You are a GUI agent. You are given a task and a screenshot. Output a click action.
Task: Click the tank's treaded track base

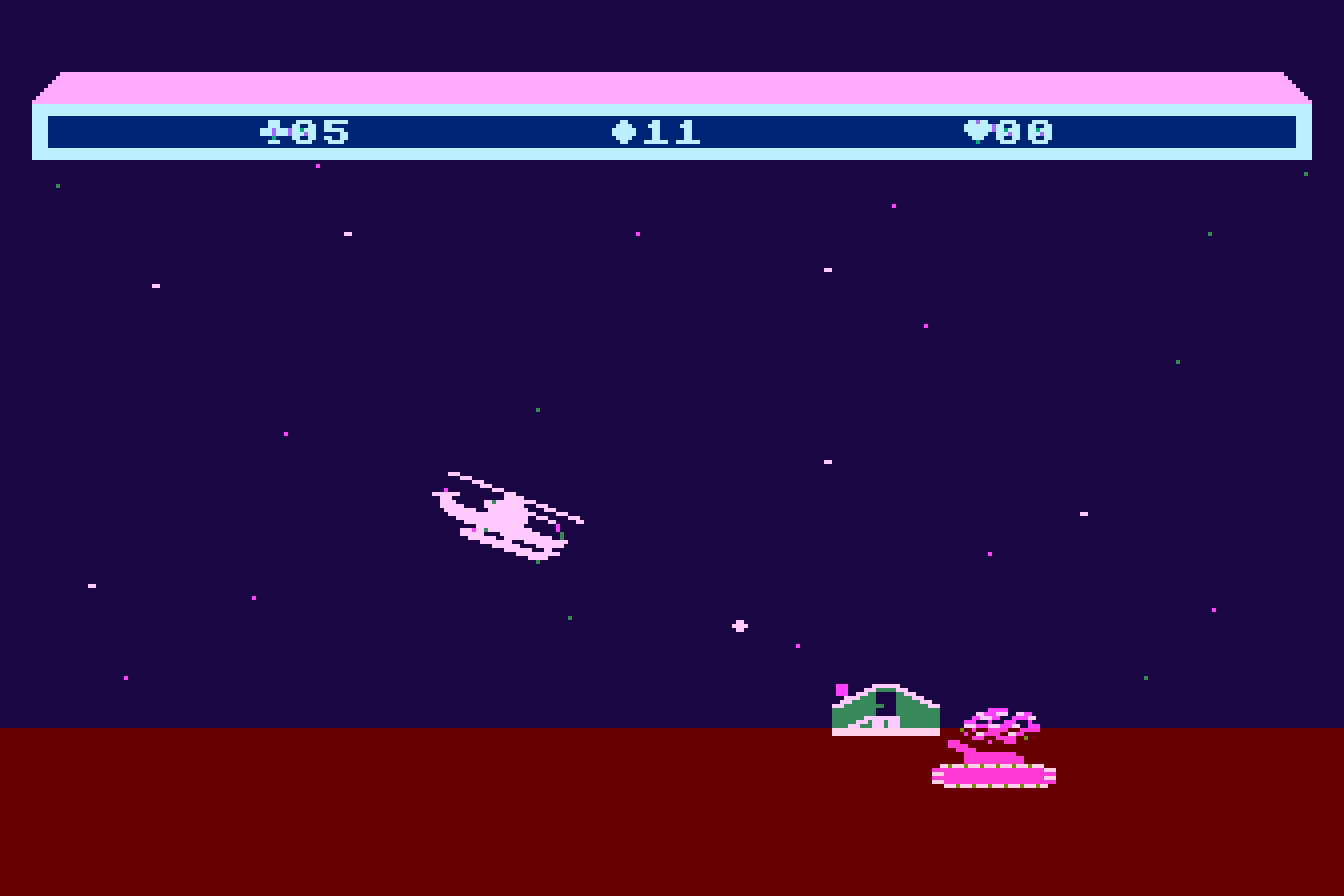(995, 775)
